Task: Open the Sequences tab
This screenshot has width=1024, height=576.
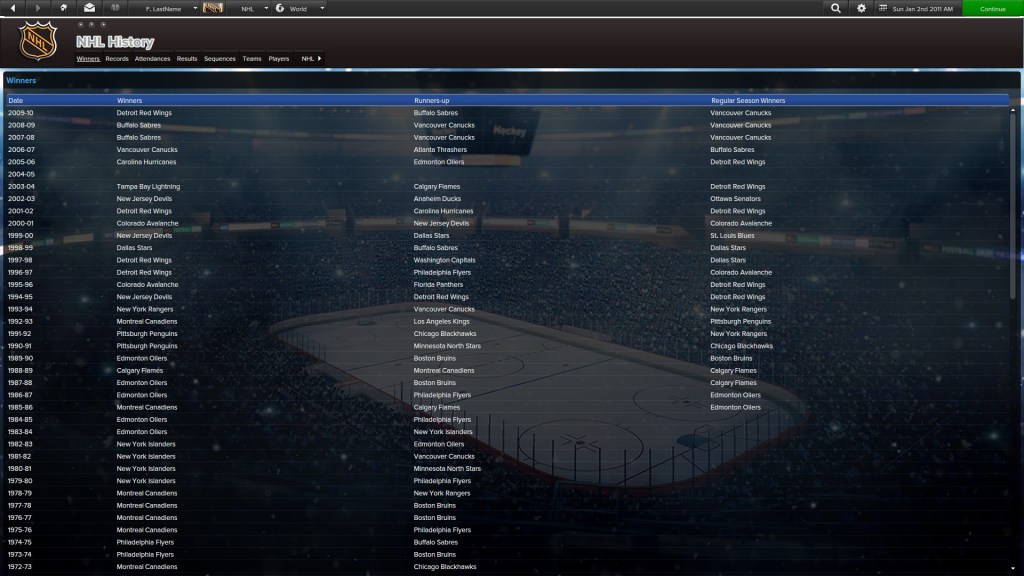Action: point(220,59)
